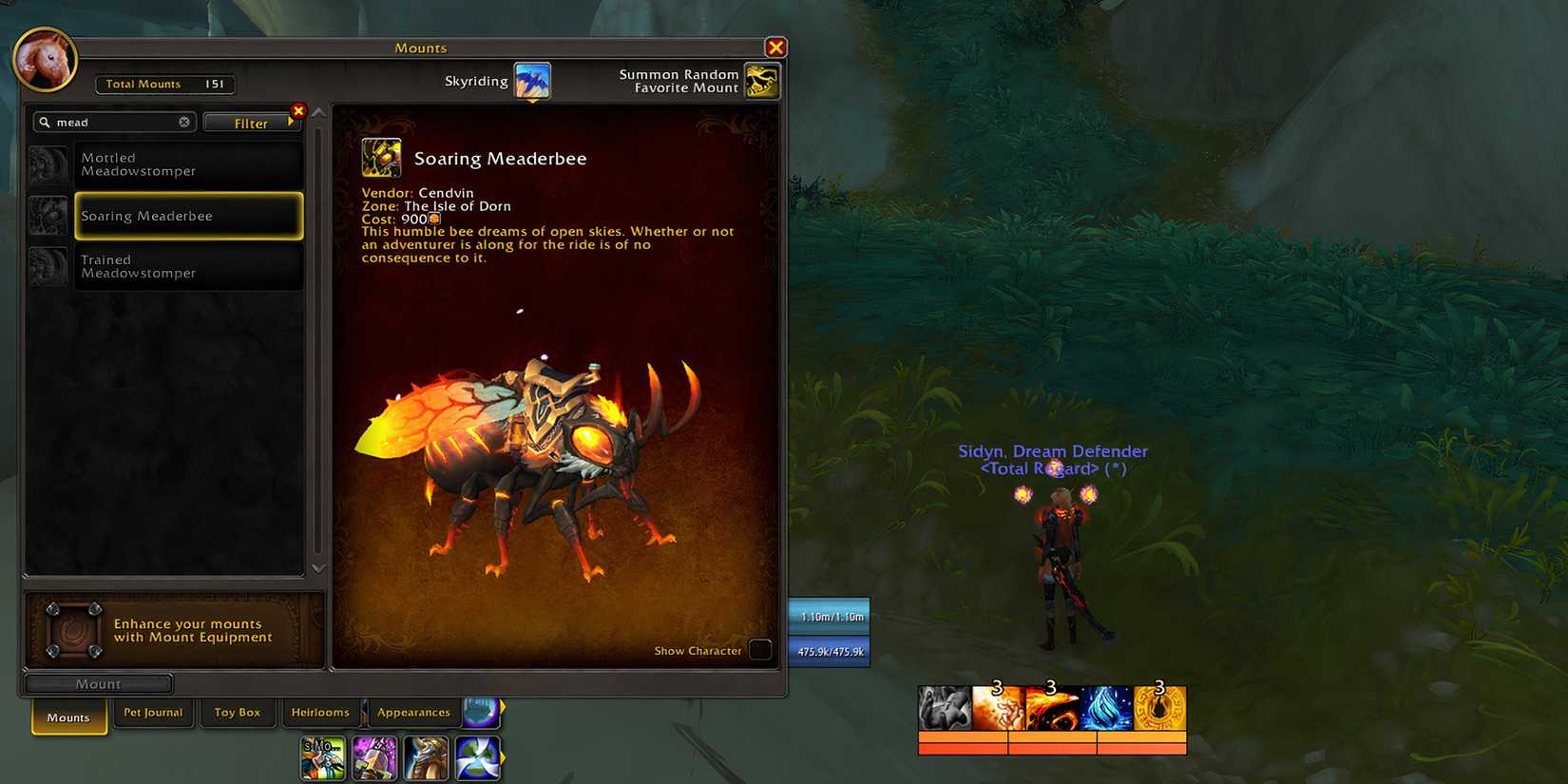Clear the search box with the X toggle
The height and width of the screenshot is (784, 1568).
tap(184, 122)
